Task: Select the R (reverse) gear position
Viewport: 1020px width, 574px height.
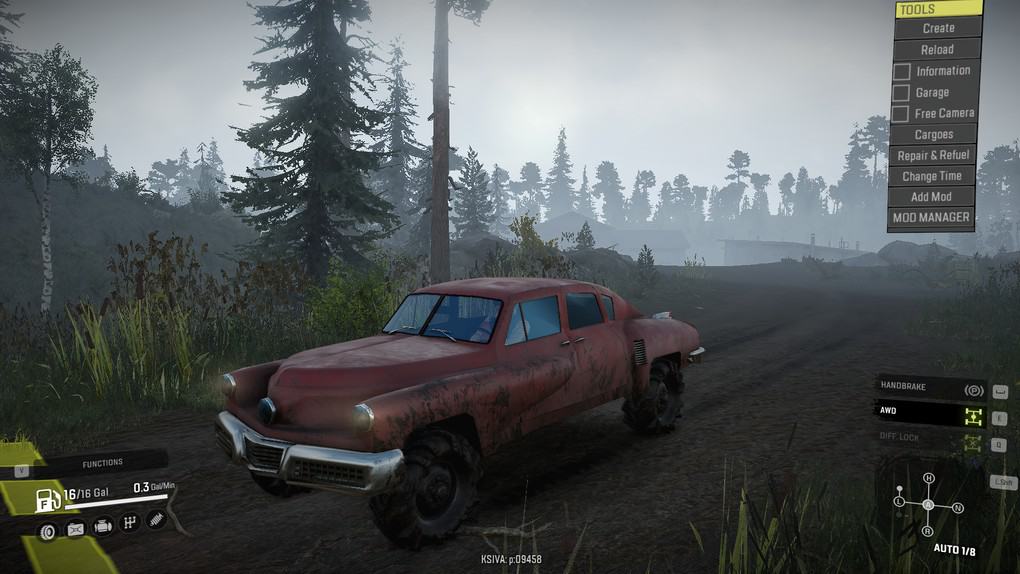Action: (x=928, y=531)
